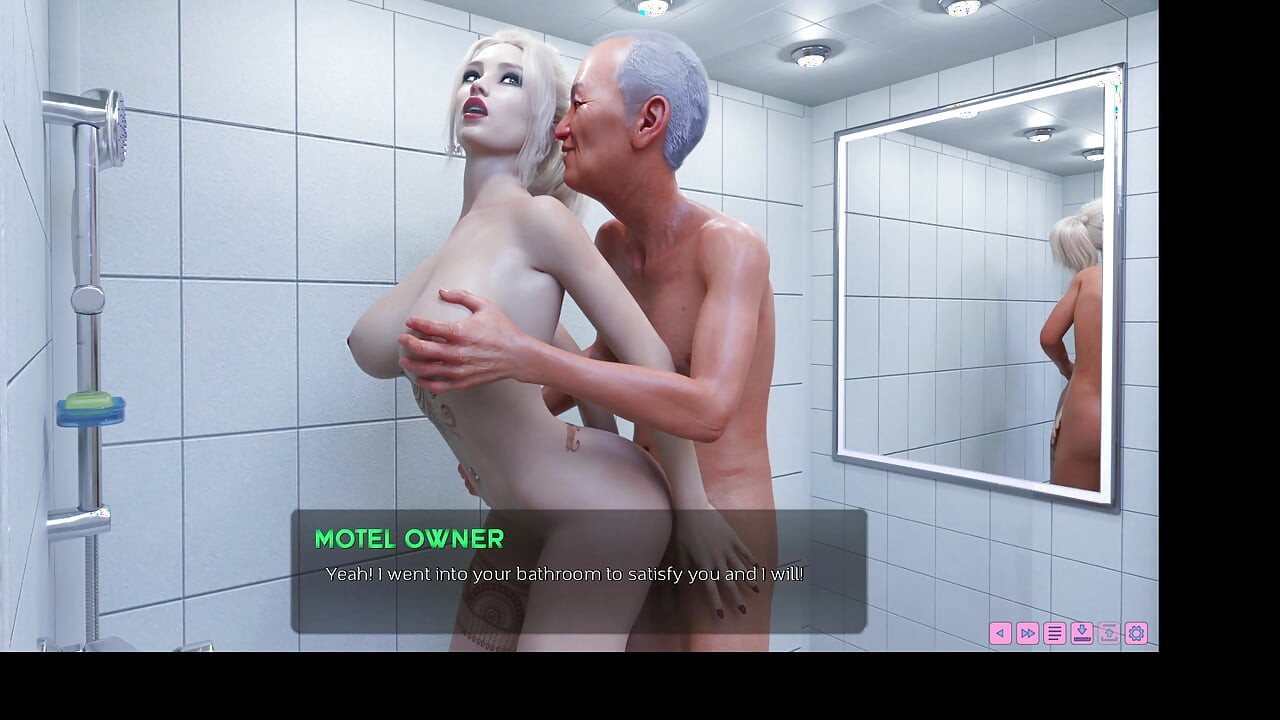Open the dialogue history log icon
Image resolution: width=1280 pixels, height=720 pixels.
tap(1053, 633)
